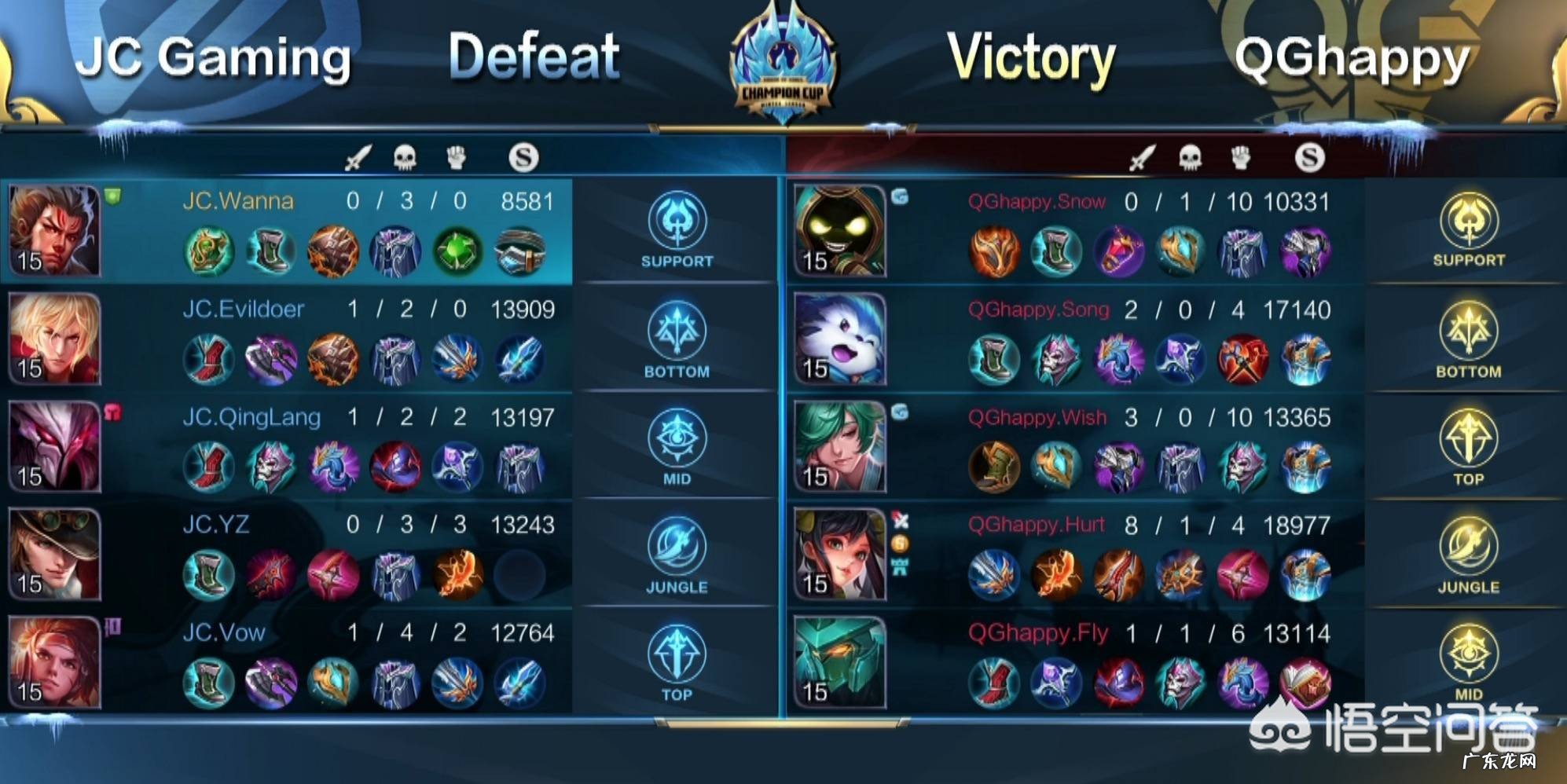Click the Champion Cup emblem
Viewport: 1567px width, 784px height.
pyautogui.click(x=783, y=67)
